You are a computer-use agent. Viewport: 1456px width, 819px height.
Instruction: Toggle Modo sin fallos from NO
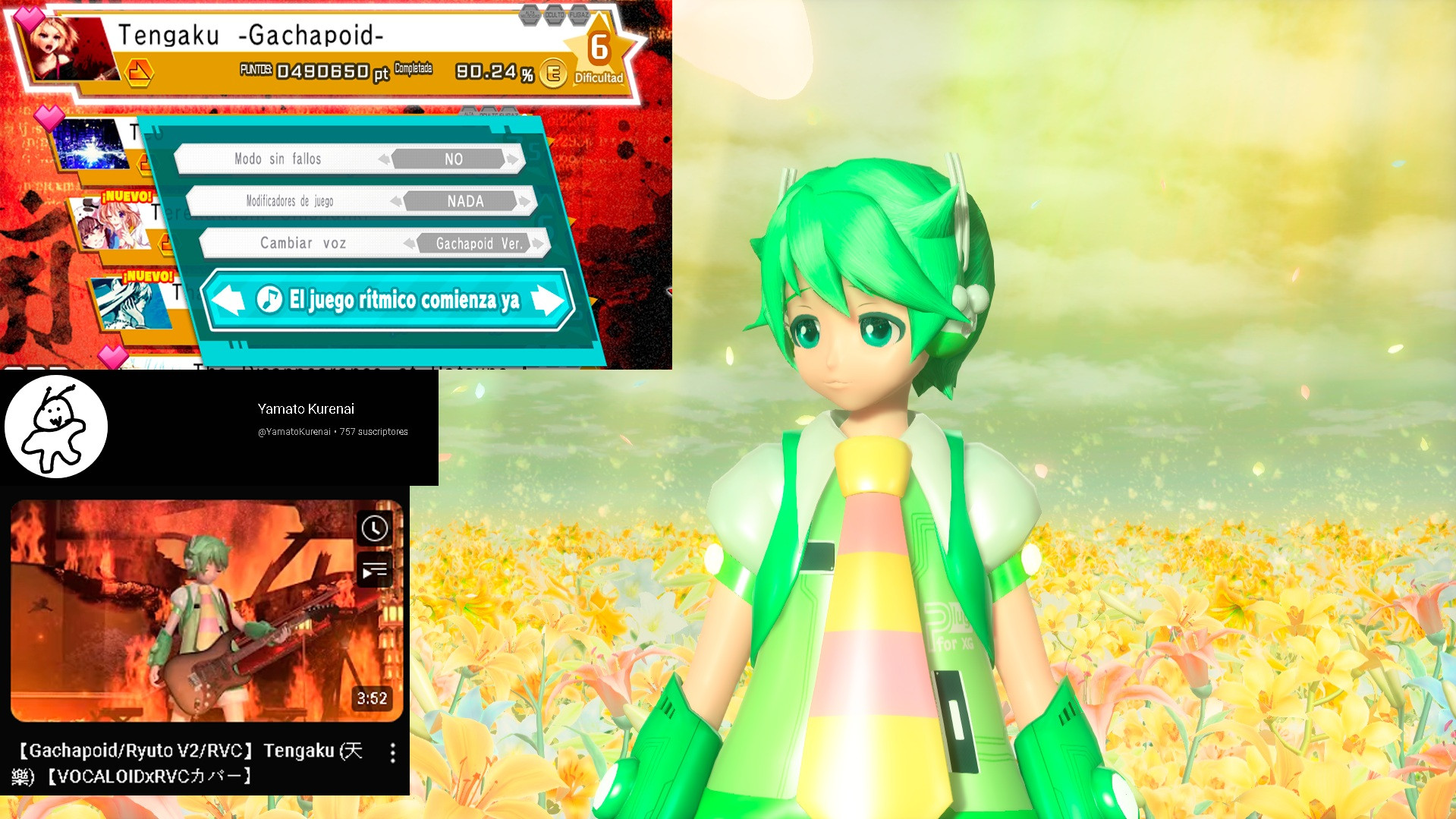(453, 159)
